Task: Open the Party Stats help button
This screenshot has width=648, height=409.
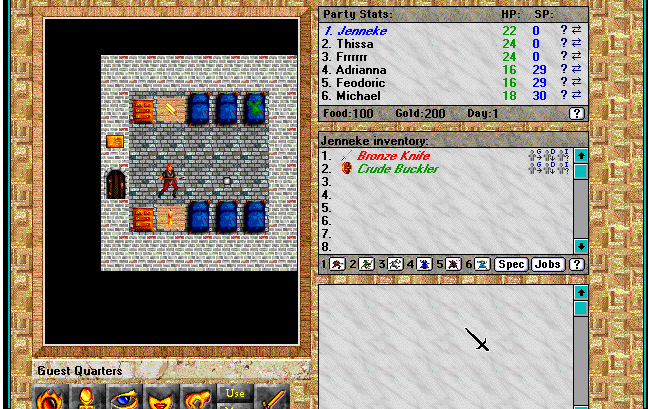Action: [576, 114]
